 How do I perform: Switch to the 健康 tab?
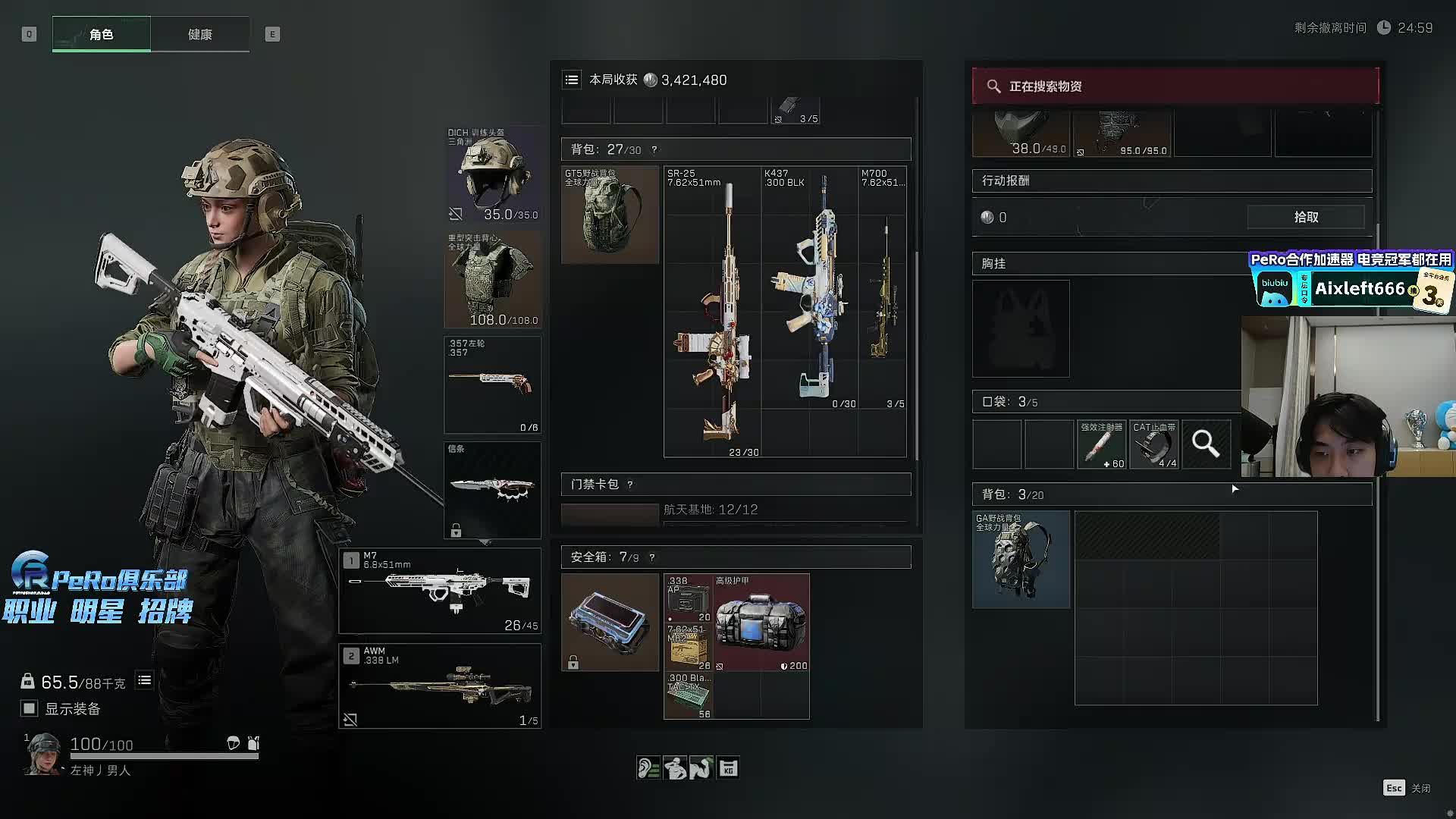[x=200, y=34]
